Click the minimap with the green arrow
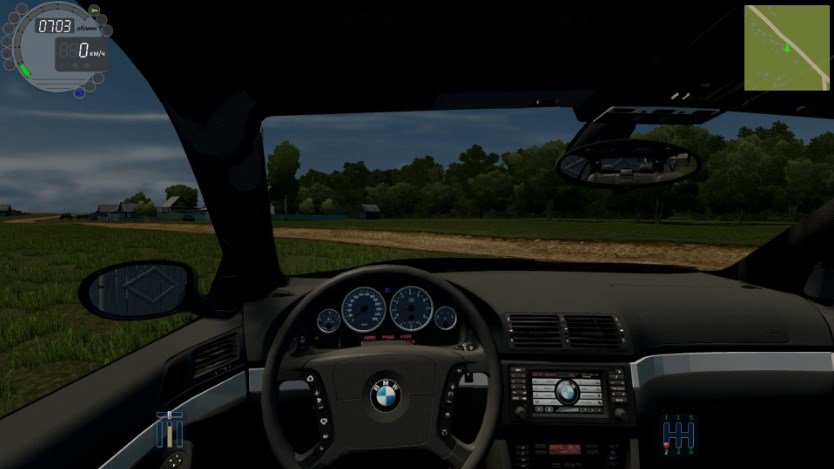Image resolution: width=834 pixels, height=469 pixels. click(786, 47)
